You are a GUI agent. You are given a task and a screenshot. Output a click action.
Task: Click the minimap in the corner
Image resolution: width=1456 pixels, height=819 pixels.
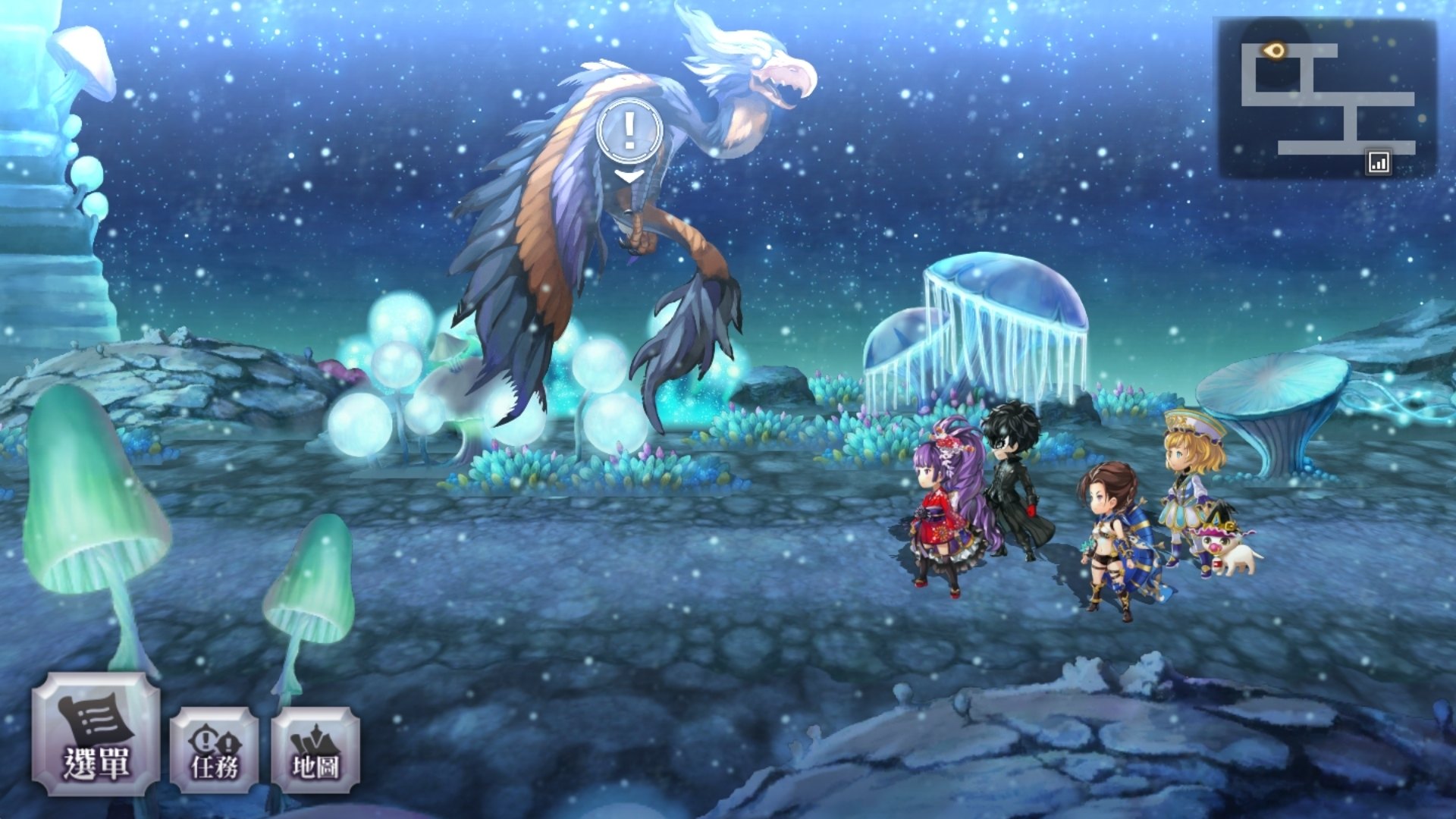point(1327,99)
